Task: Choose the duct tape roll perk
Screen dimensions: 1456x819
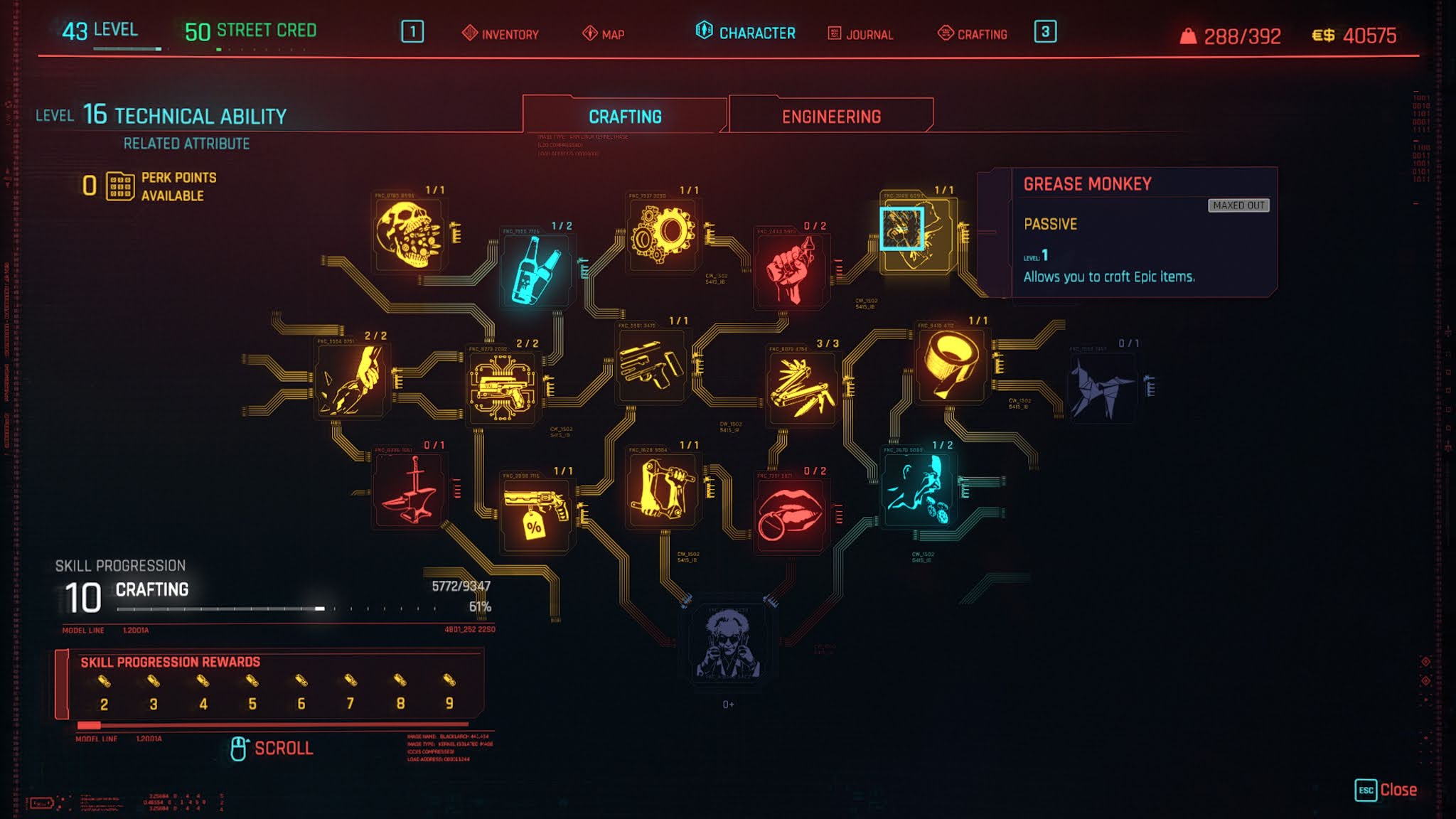Action: (x=951, y=365)
